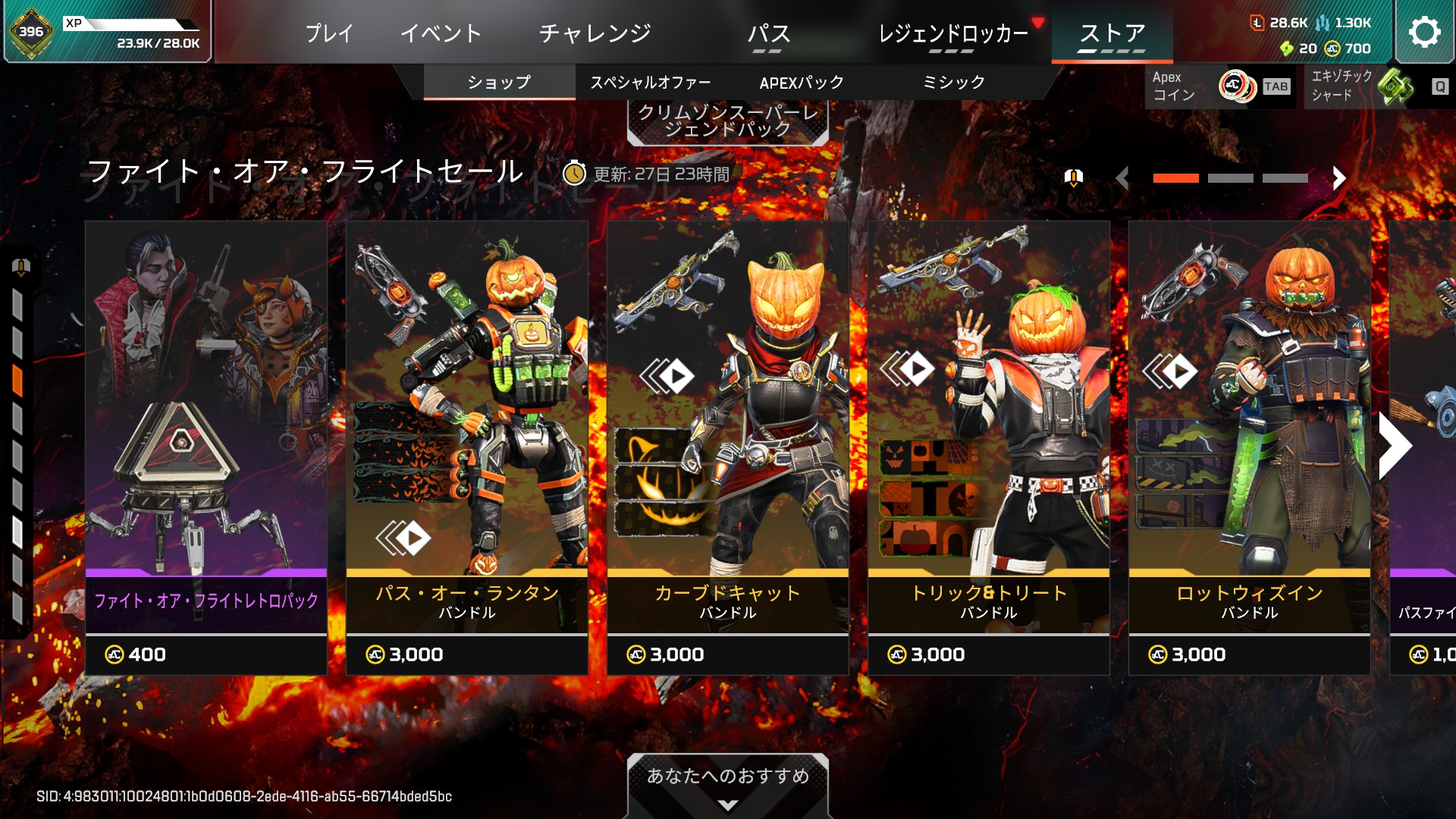This screenshot has width=1456, height=819.
Task: Open the エキゾチックシャード button
Action: point(1376,86)
